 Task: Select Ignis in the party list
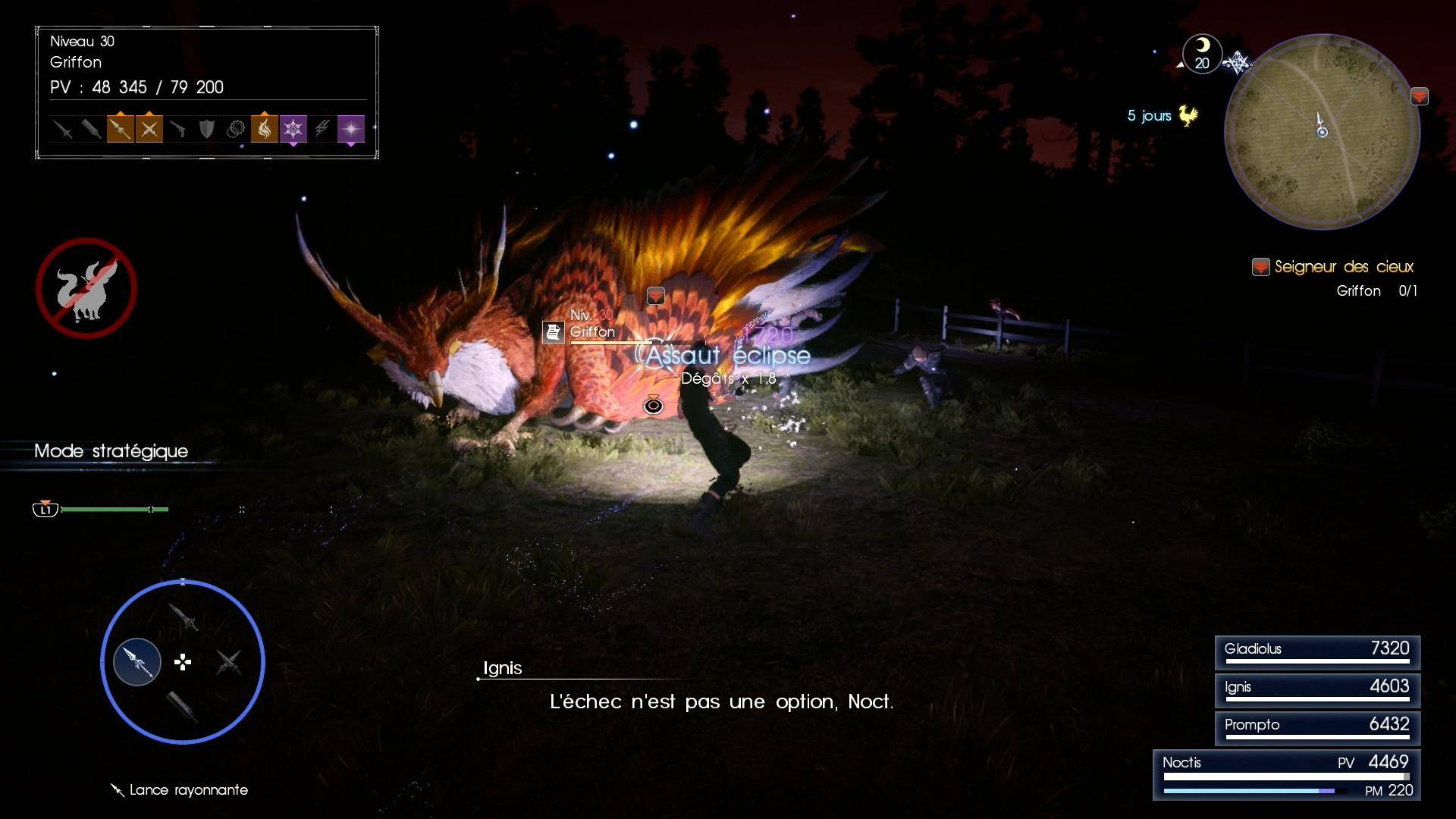[x=1317, y=689]
